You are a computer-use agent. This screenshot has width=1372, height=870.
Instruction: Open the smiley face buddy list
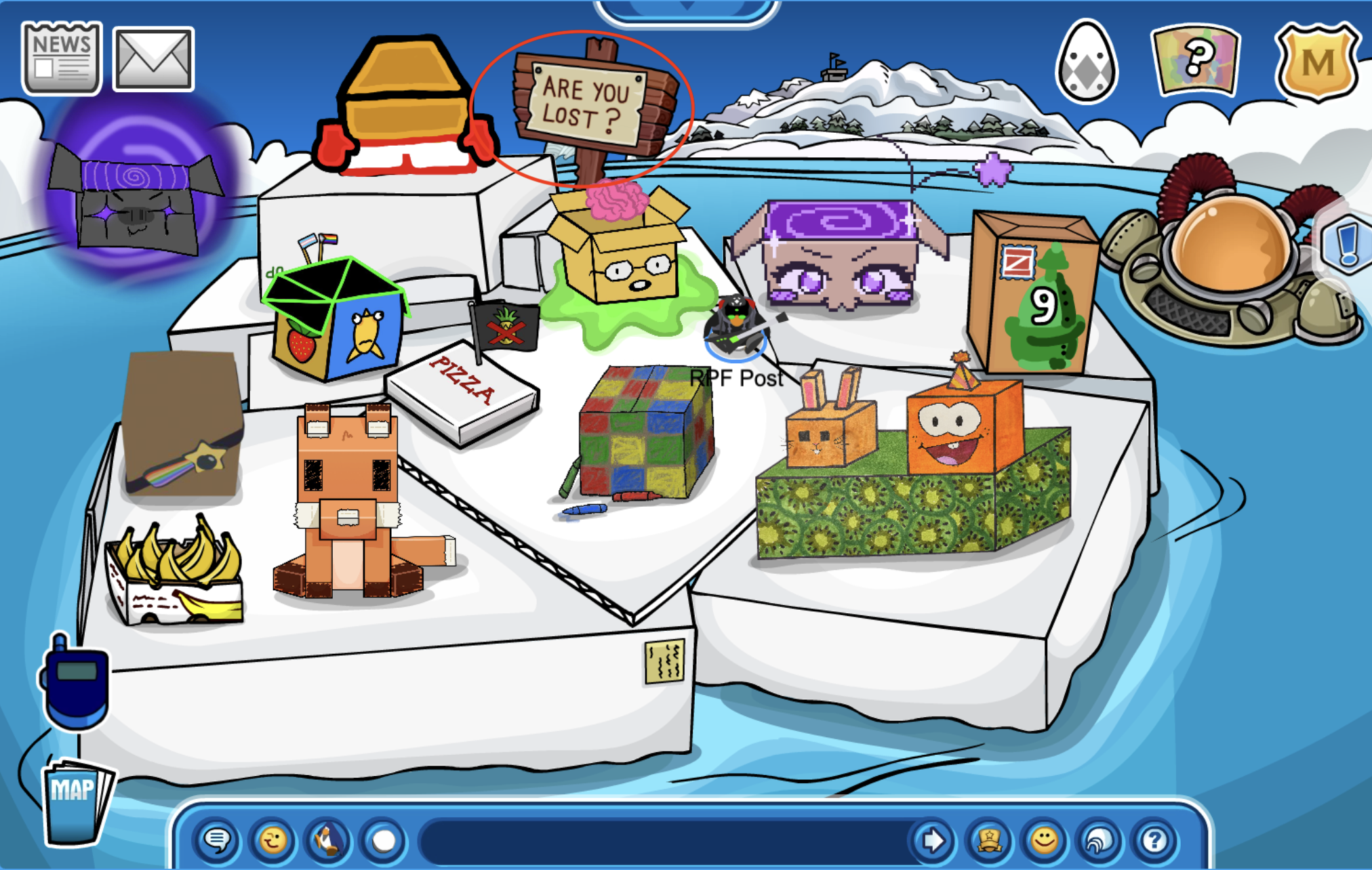[1044, 841]
